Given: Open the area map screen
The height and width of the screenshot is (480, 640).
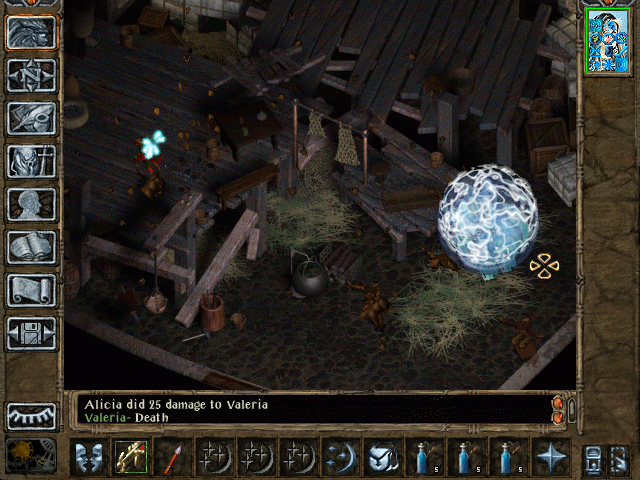Looking at the screenshot, I should point(31,75).
